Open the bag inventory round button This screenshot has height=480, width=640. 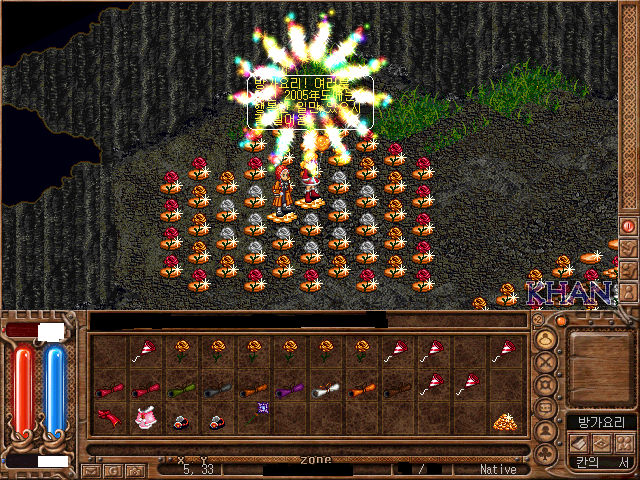click(546, 408)
